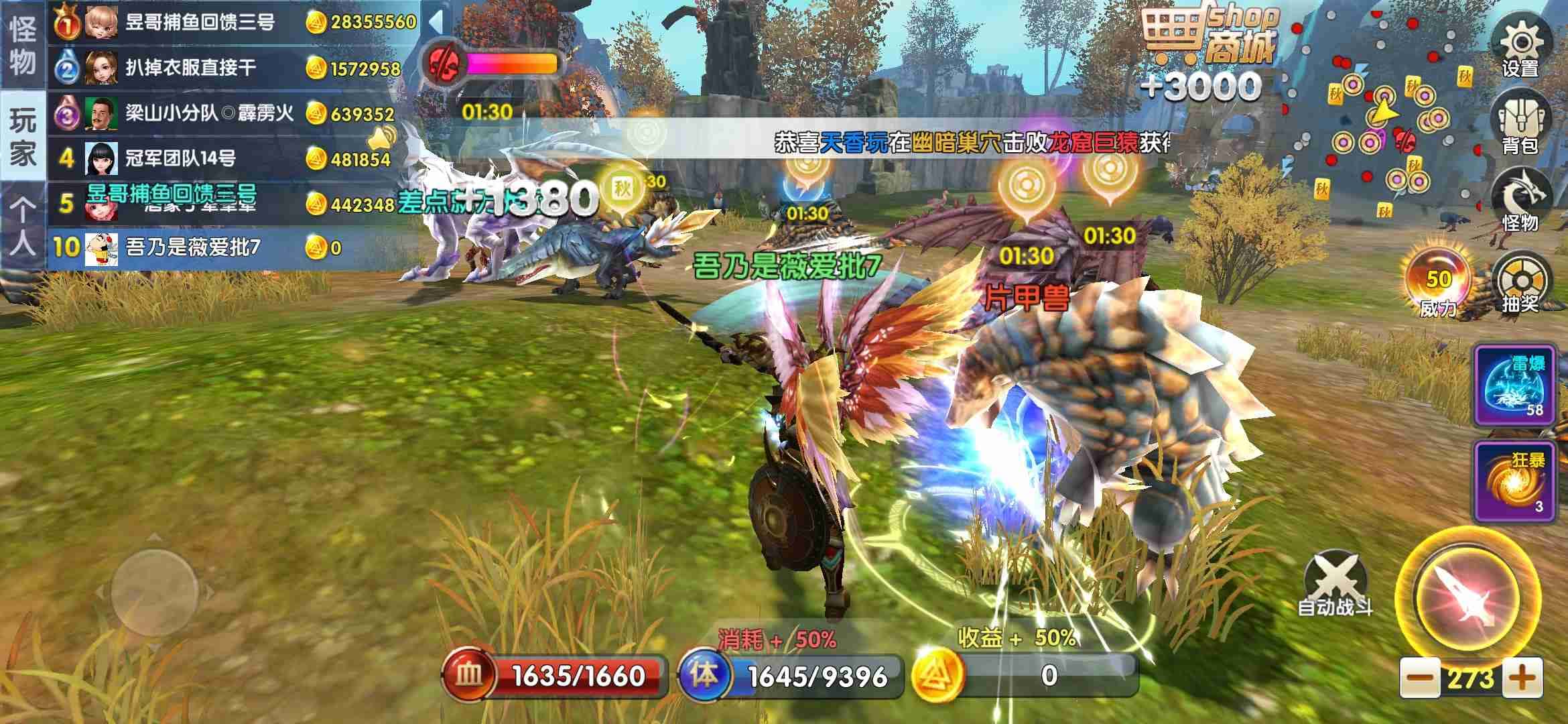Image resolution: width=1568 pixels, height=724 pixels.
Task: Collapse the leaderboard with the arrow
Action: (436, 21)
